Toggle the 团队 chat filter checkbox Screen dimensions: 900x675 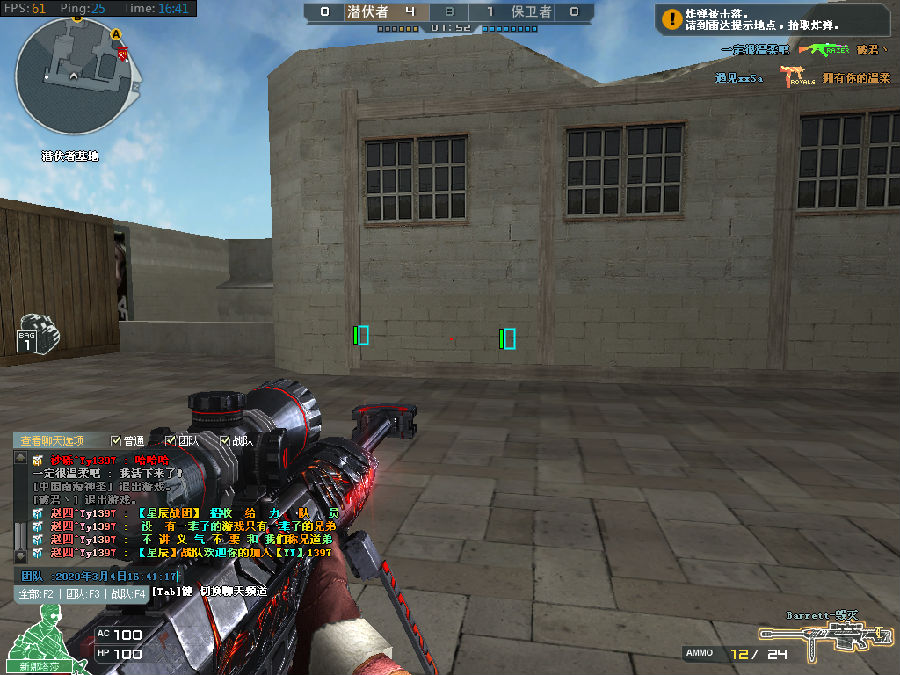pyautogui.click(x=170, y=441)
